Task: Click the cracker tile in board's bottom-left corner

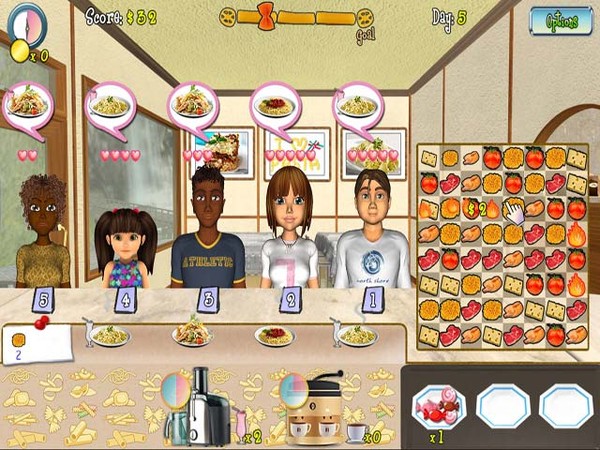Action: [428, 335]
